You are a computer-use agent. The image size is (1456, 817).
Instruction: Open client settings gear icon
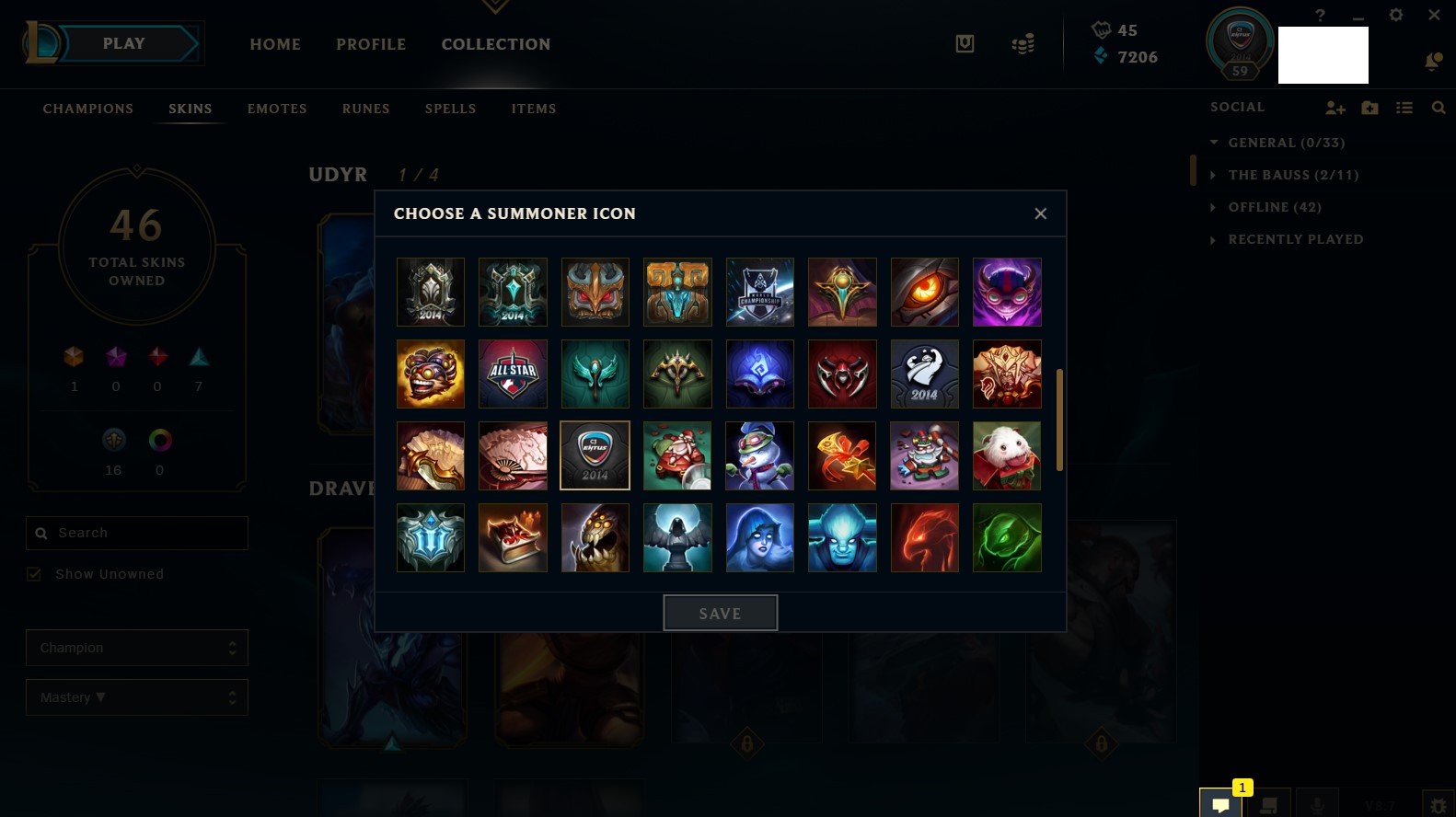[1396, 15]
